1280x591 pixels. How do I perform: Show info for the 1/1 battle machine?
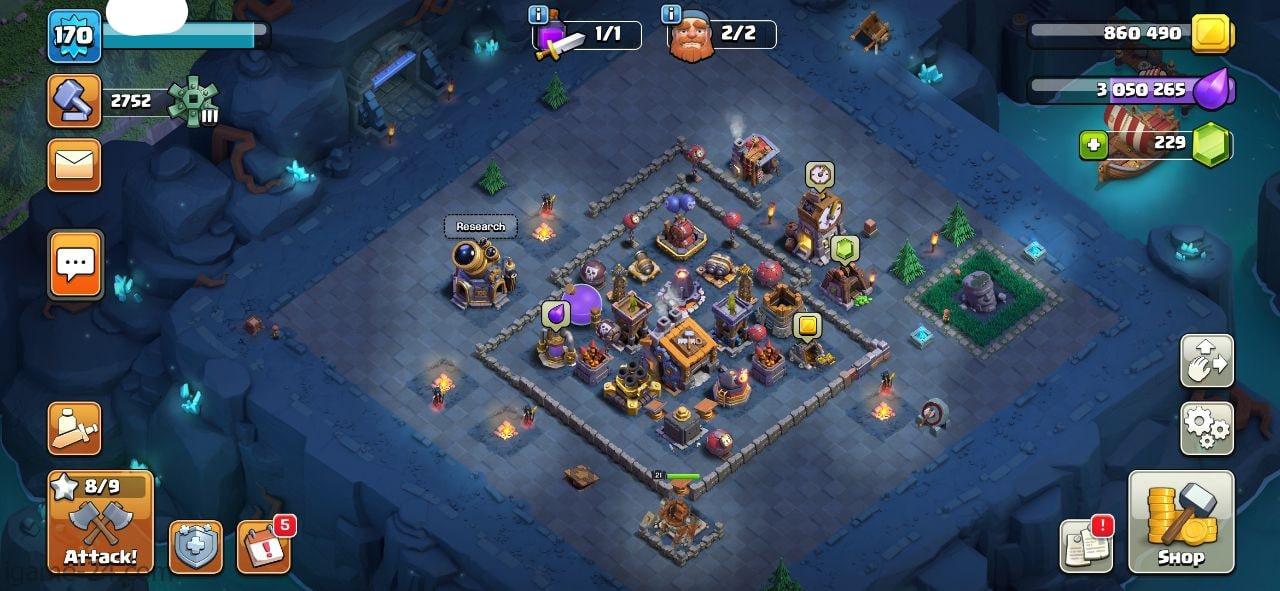pos(538,15)
